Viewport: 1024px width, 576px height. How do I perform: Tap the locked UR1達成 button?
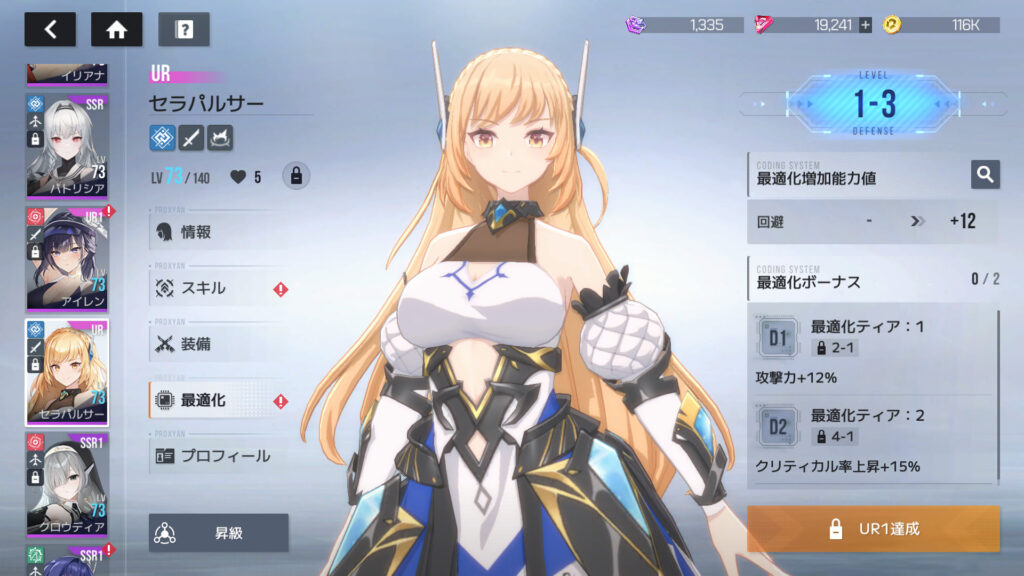click(873, 529)
